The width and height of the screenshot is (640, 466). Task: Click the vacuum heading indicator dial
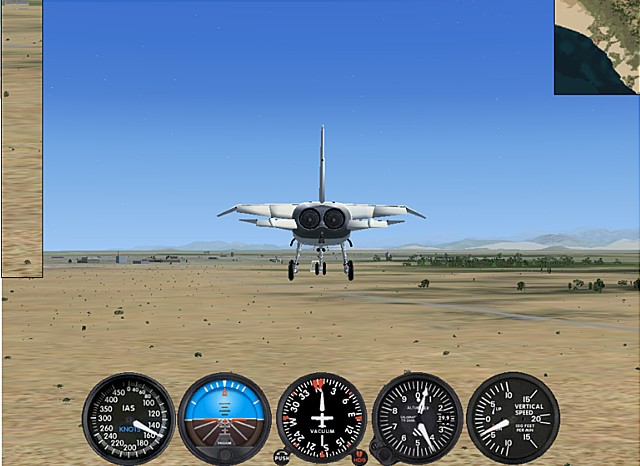(x=321, y=416)
